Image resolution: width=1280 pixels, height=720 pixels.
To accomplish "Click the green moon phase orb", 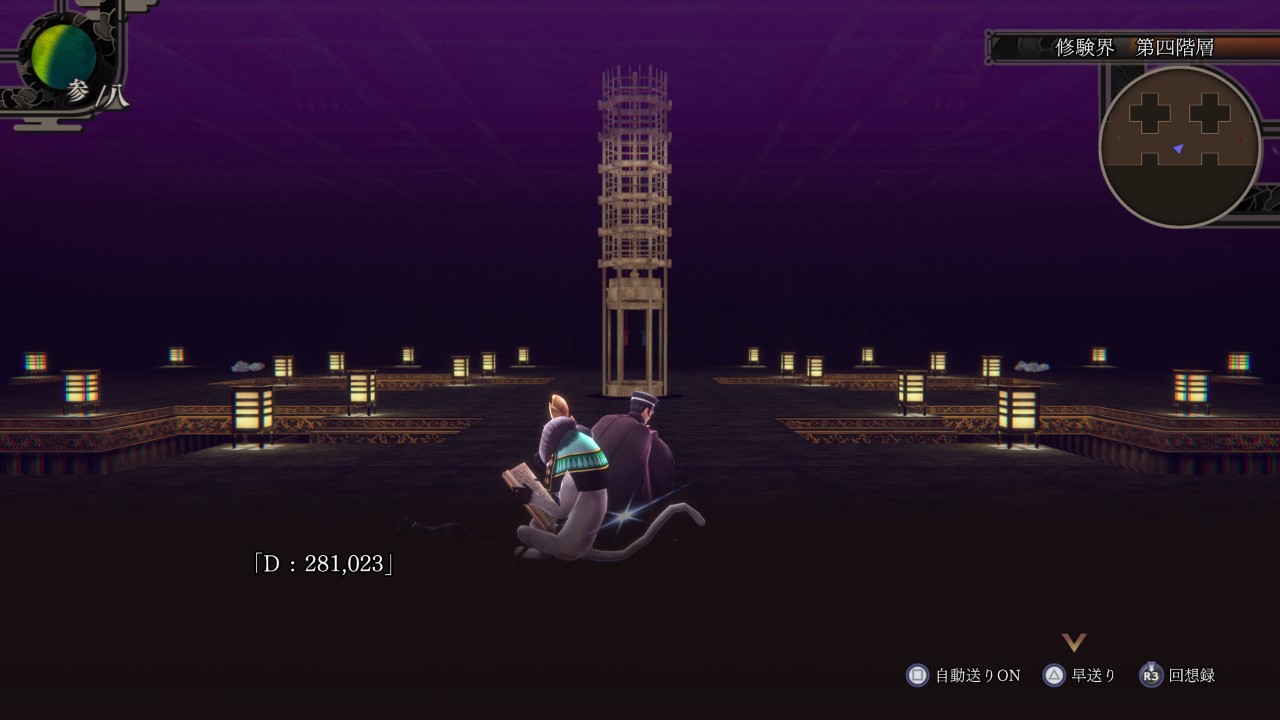I will click(x=63, y=56).
